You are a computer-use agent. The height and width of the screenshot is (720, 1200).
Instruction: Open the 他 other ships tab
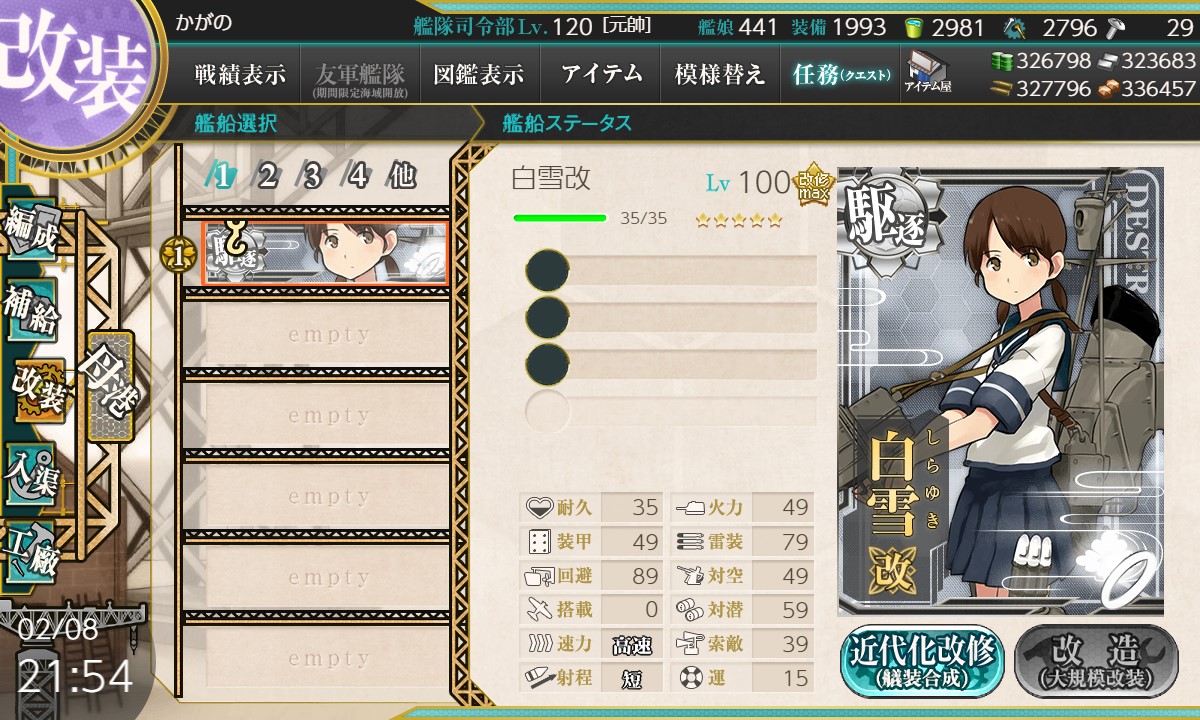pos(402,176)
